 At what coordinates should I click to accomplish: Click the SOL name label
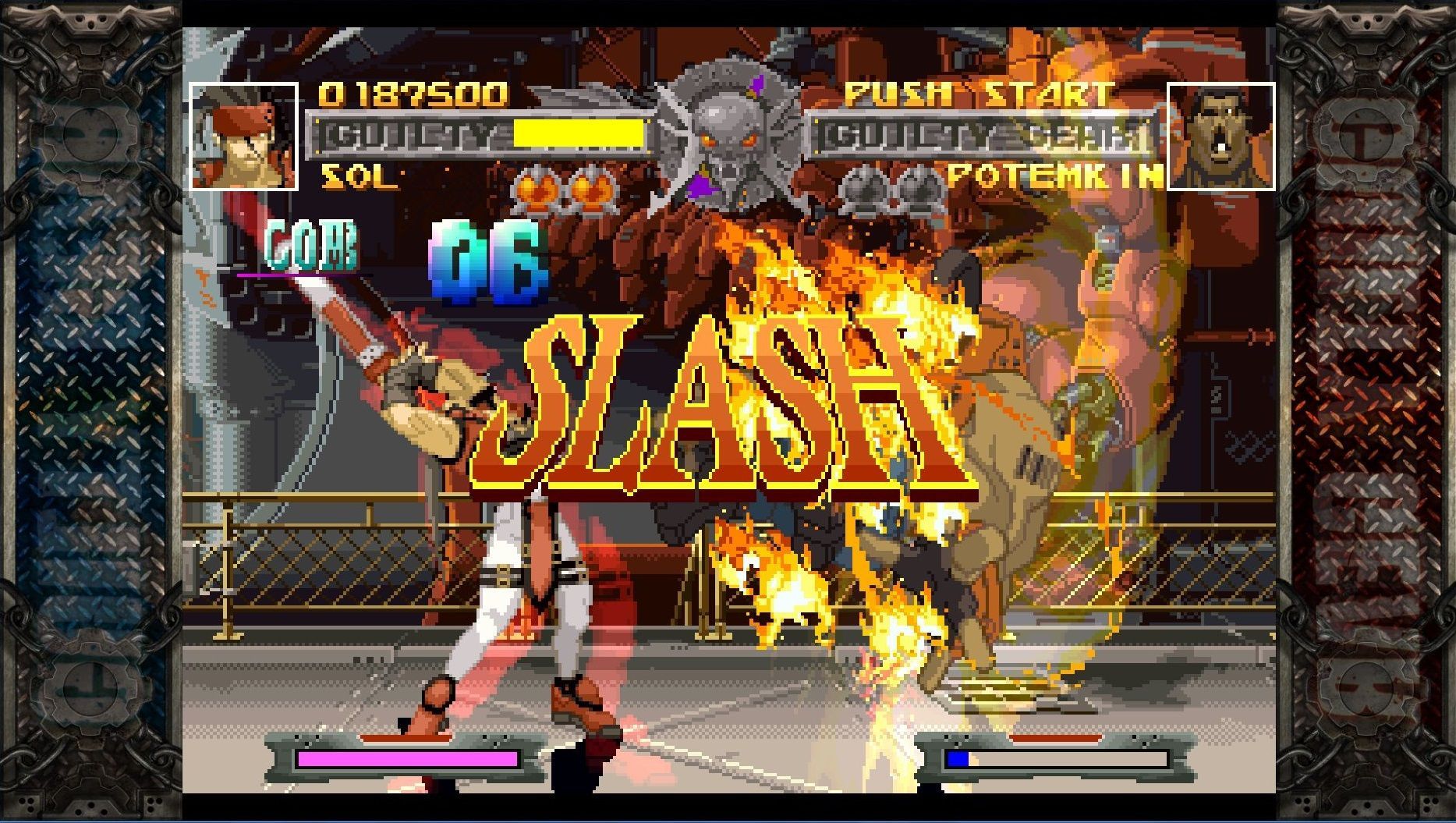pos(359,177)
